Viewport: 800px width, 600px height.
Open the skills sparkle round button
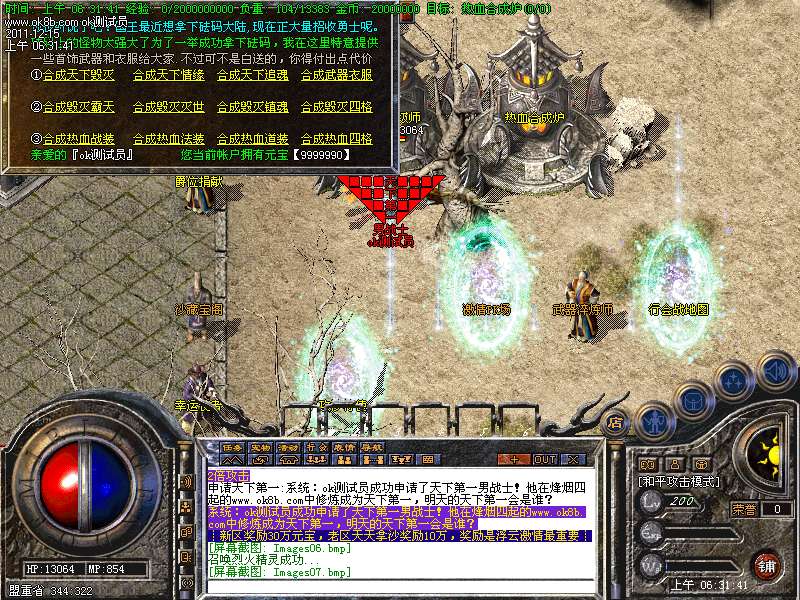point(735,380)
